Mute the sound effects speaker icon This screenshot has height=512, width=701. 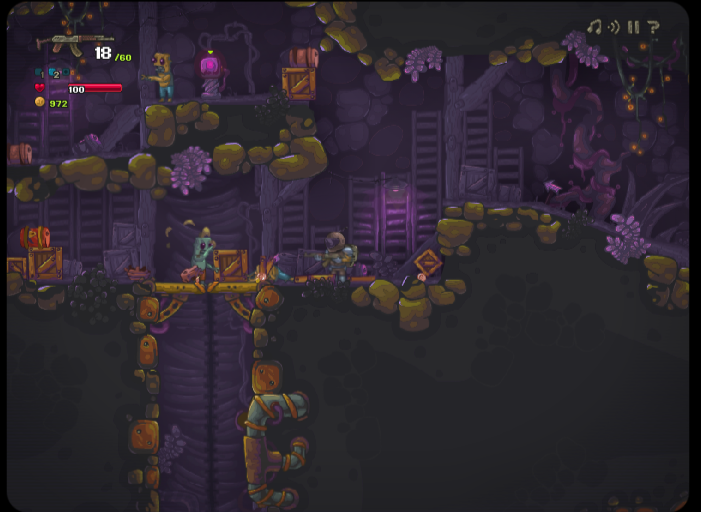click(x=614, y=27)
